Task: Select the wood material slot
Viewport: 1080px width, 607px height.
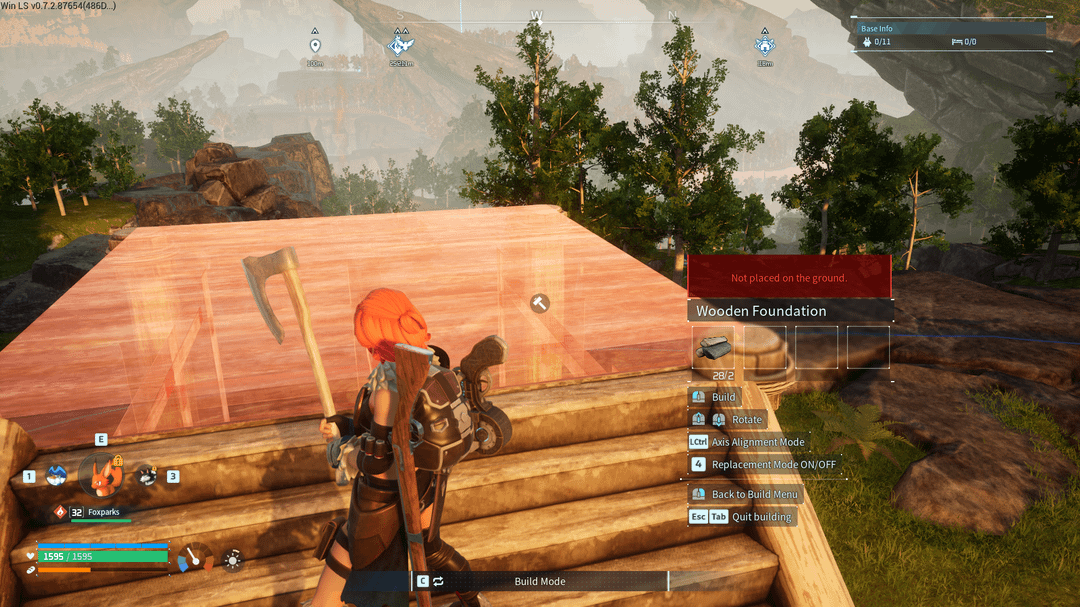Action: pos(713,346)
